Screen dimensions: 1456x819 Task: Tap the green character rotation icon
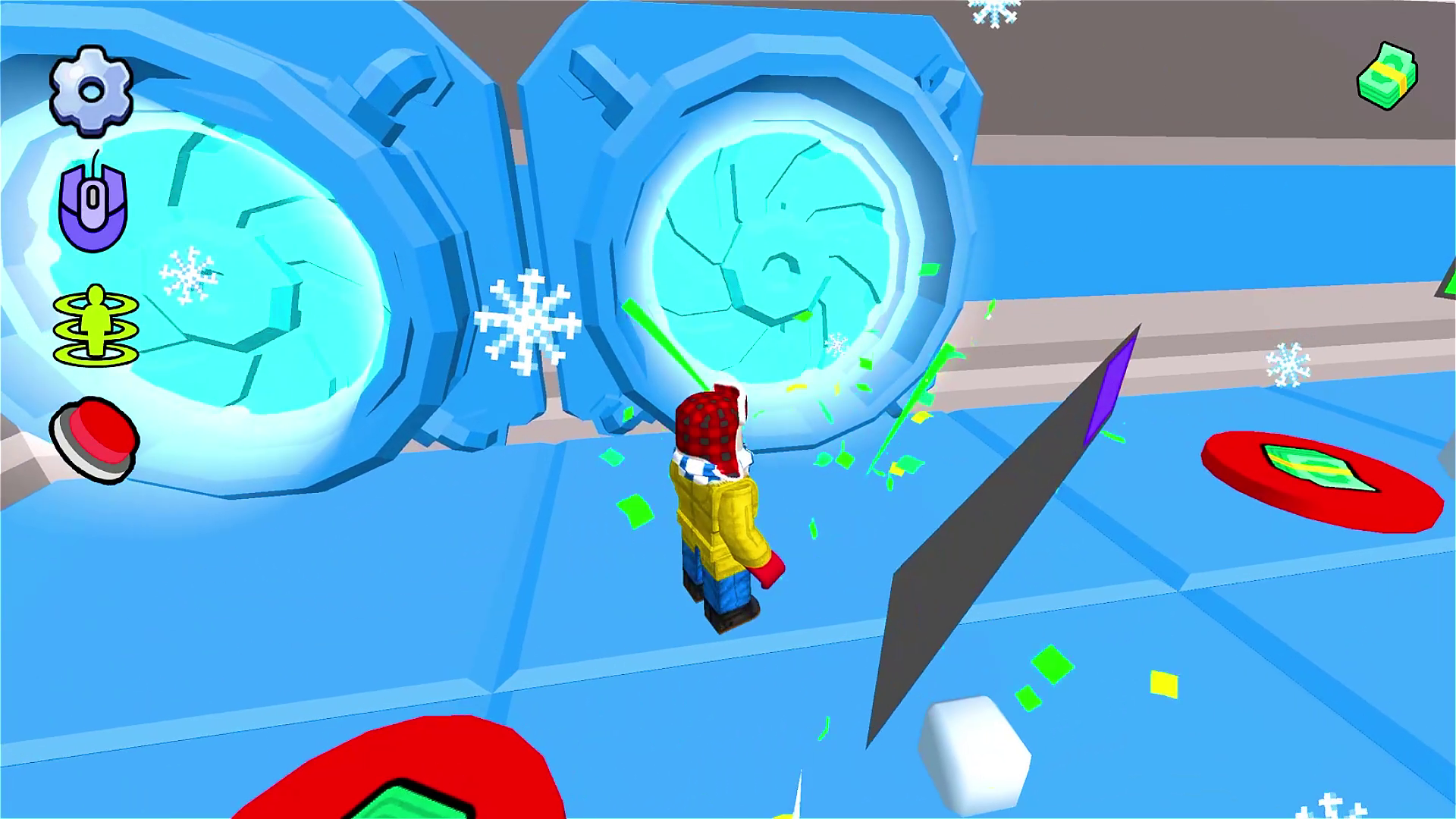click(96, 326)
